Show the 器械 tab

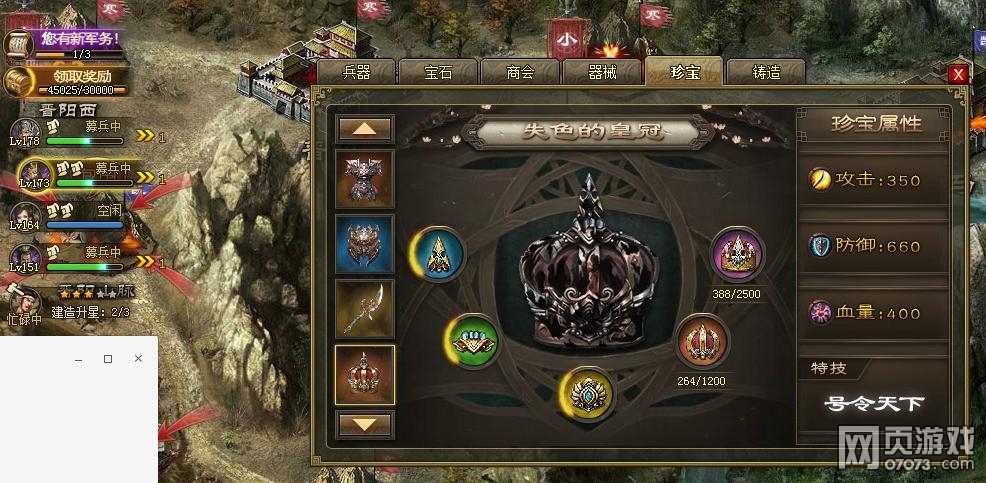point(602,72)
